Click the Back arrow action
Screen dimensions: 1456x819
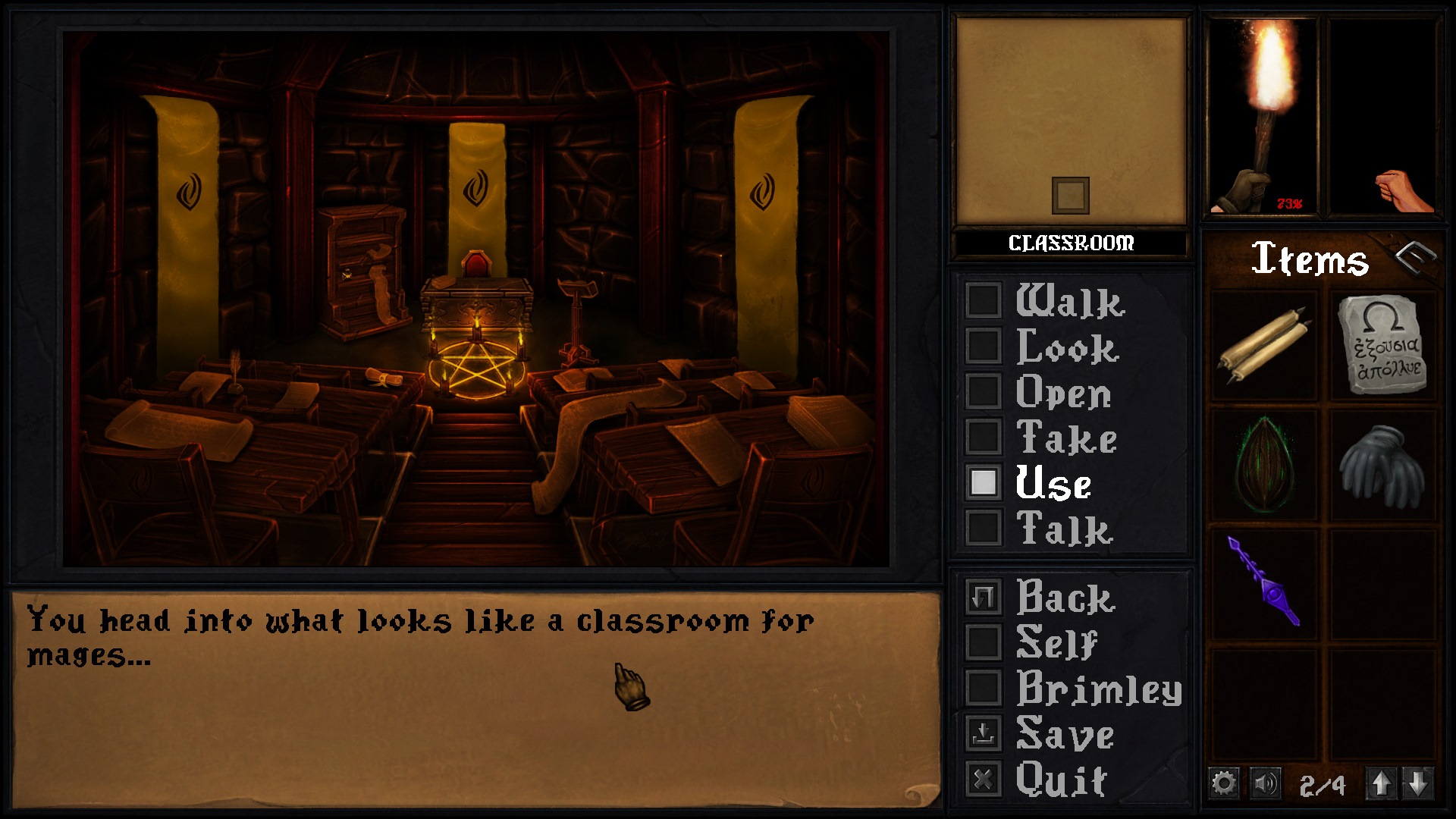[984, 599]
